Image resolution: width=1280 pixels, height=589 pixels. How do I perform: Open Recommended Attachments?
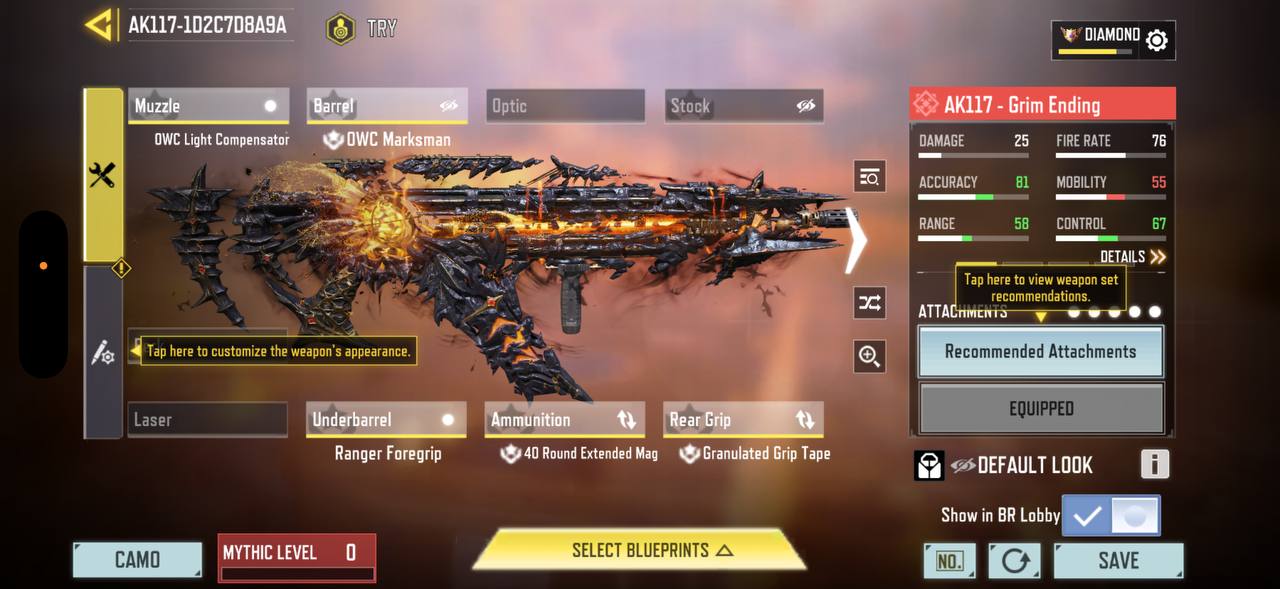coord(1040,352)
